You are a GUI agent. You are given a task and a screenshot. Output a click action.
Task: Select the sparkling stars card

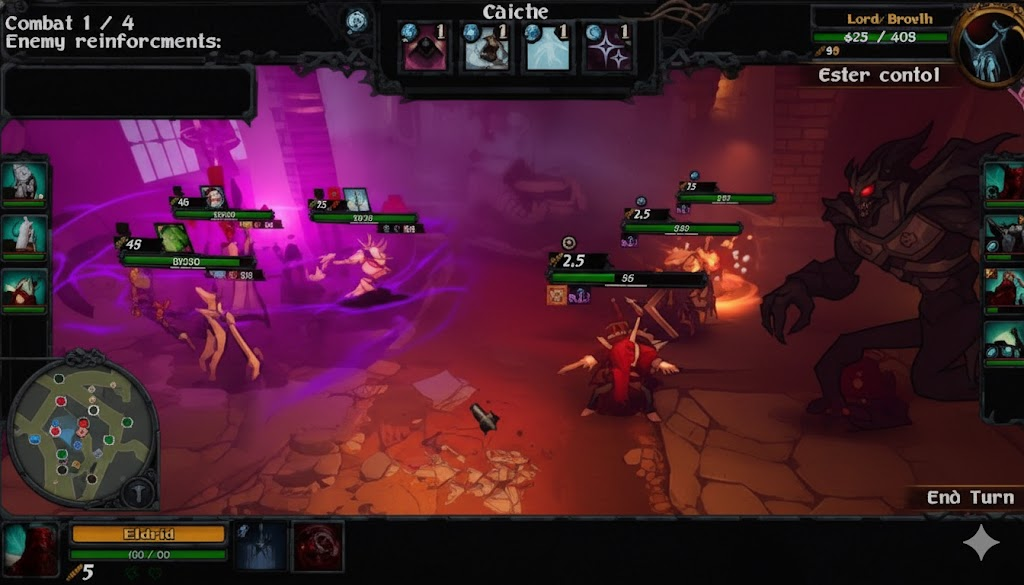coord(608,48)
